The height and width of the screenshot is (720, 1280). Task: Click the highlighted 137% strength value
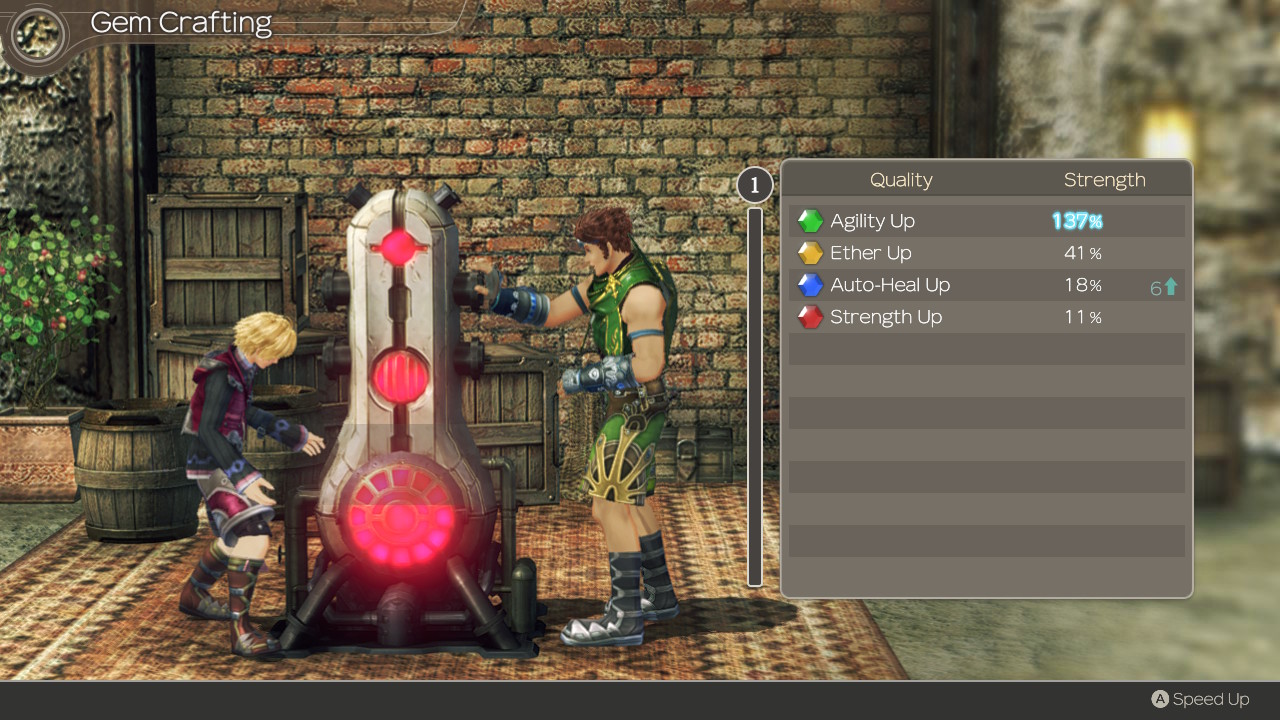pos(1078,220)
